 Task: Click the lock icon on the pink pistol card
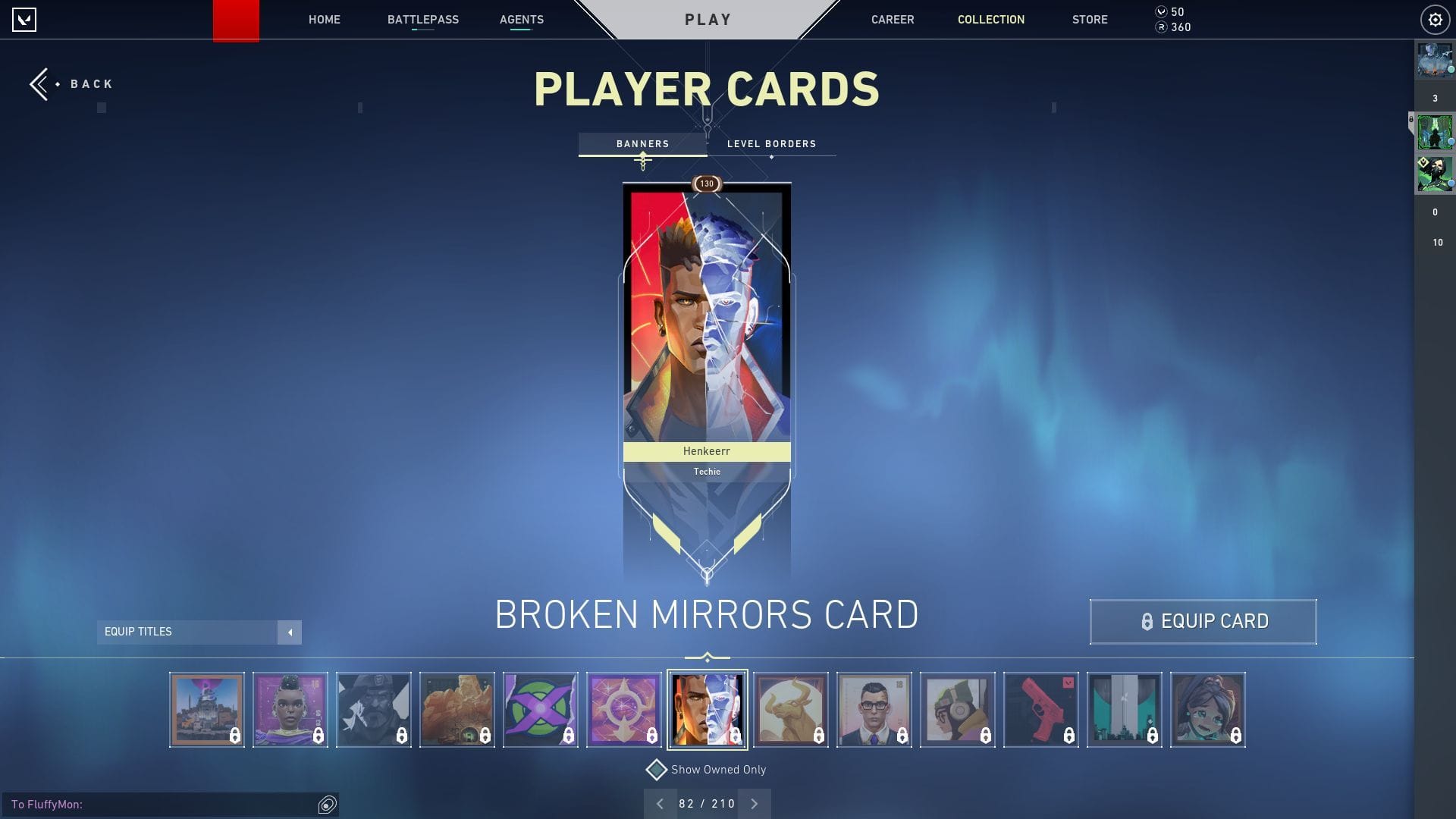click(x=1069, y=735)
